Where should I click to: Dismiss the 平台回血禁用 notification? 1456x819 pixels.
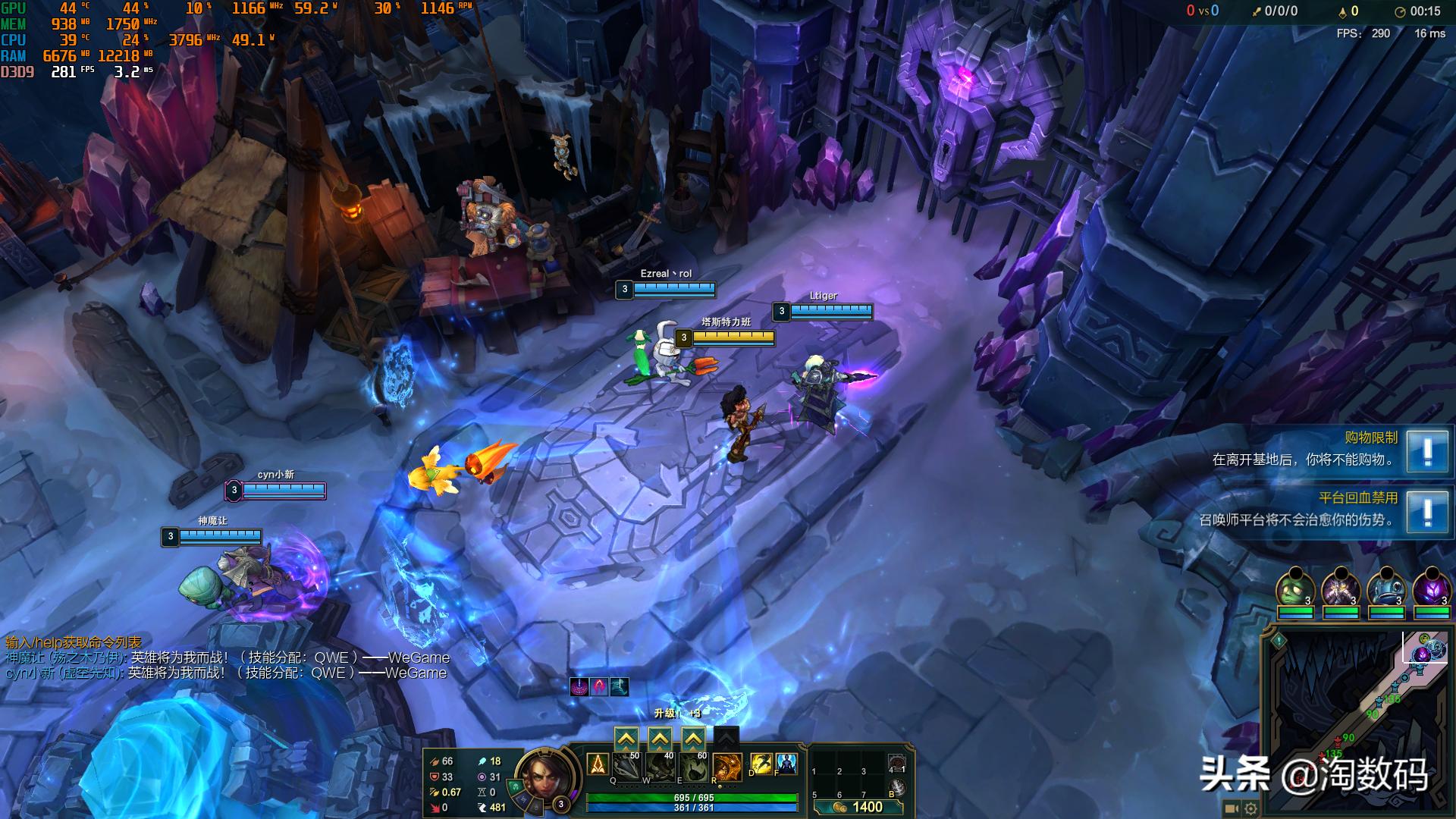coord(1427,512)
